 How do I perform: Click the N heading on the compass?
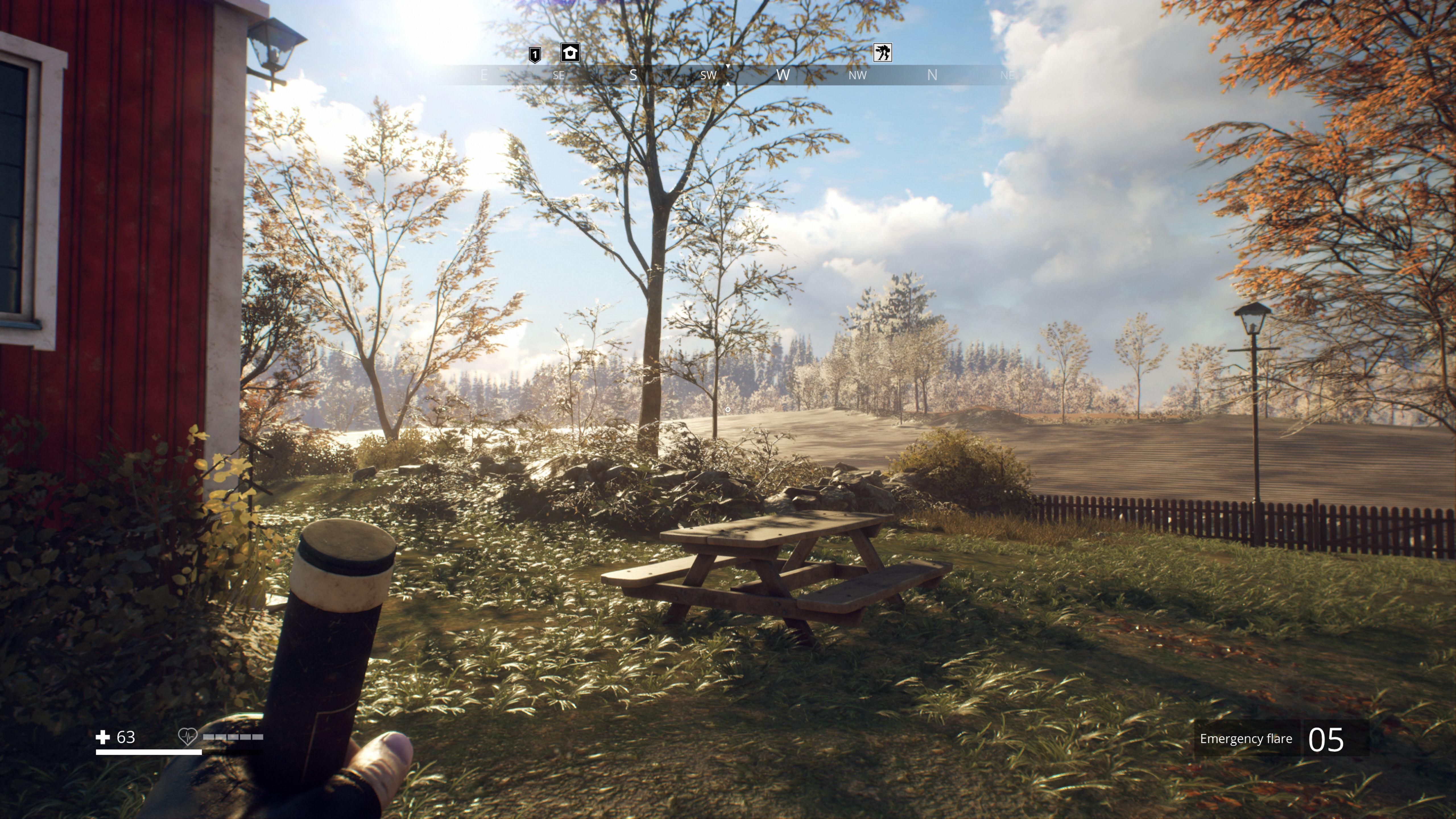pyautogui.click(x=933, y=74)
